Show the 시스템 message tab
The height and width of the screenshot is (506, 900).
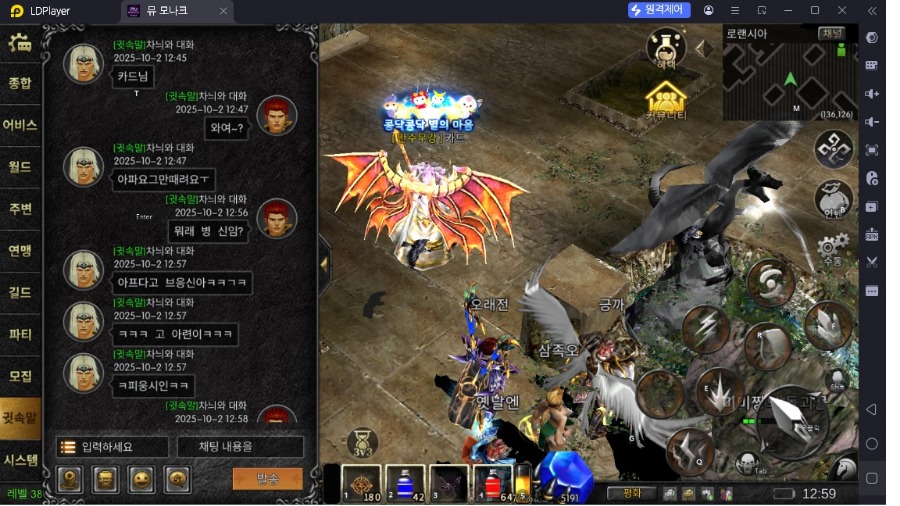pyautogui.click(x=20, y=460)
